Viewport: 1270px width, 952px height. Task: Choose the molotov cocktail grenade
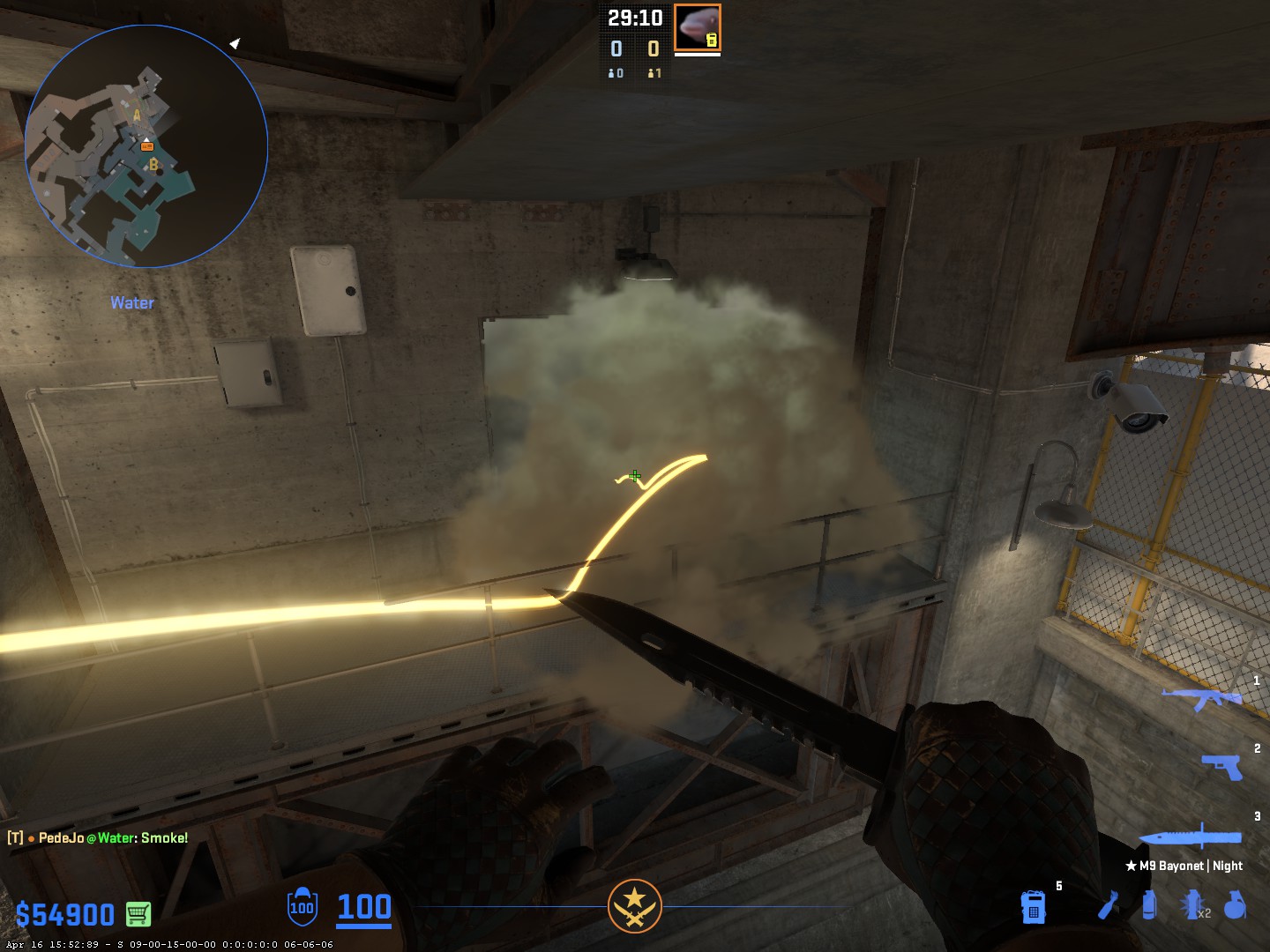(1109, 905)
